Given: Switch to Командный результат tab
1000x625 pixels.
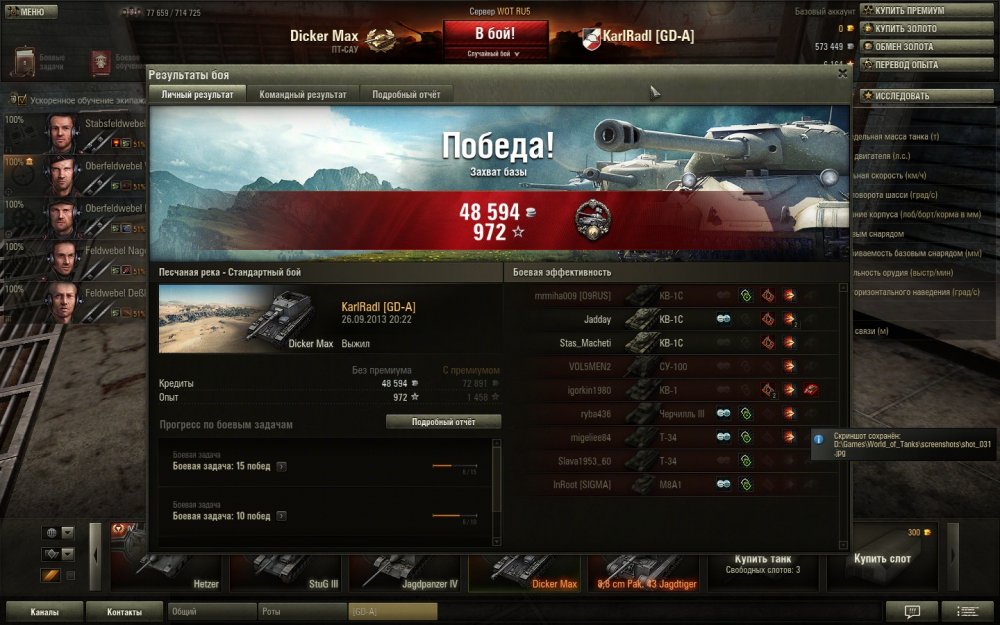Looking at the screenshot, I should pyautogui.click(x=303, y=94).
